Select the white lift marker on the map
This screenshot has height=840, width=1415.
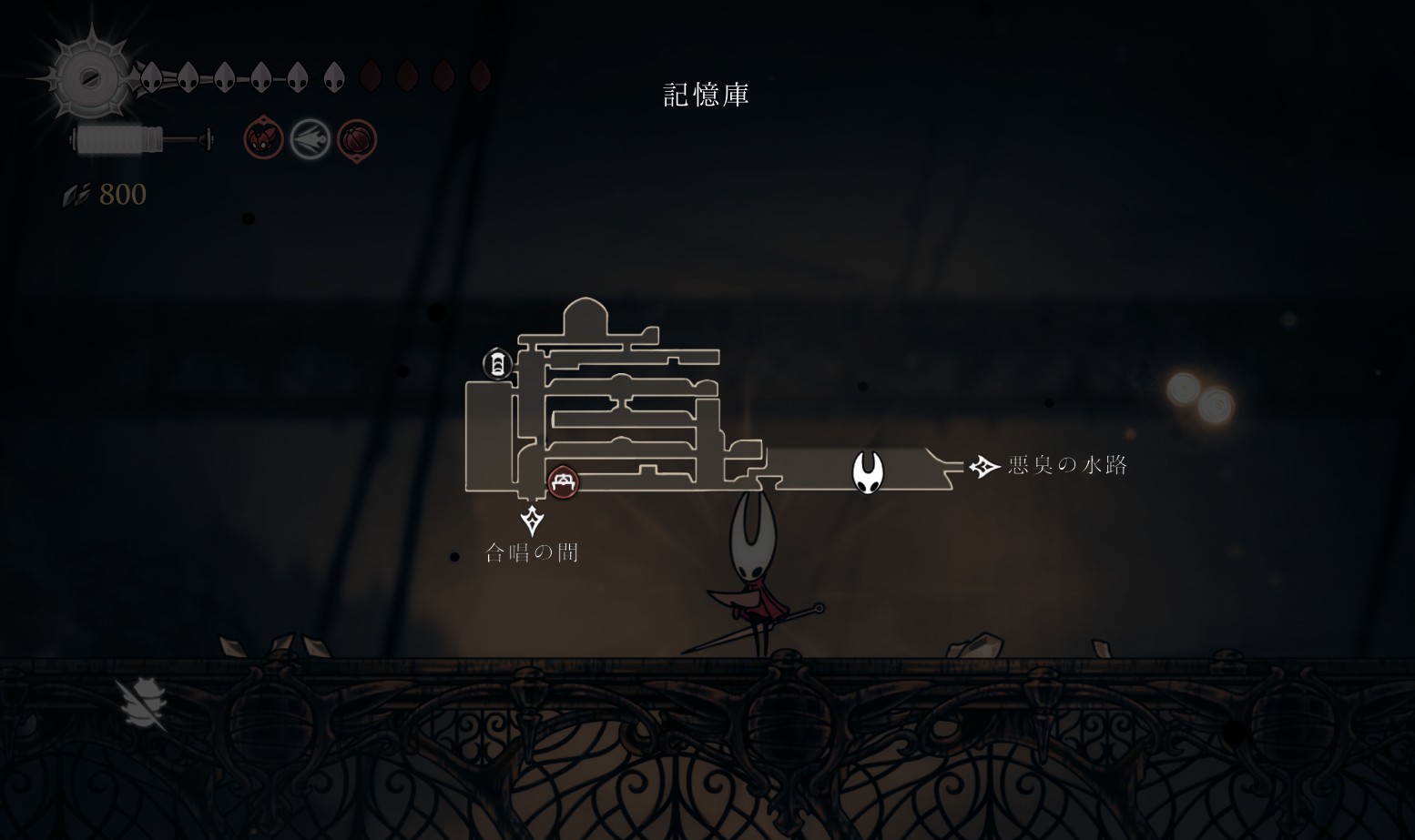pyautogui.click(x=497, y=364)
